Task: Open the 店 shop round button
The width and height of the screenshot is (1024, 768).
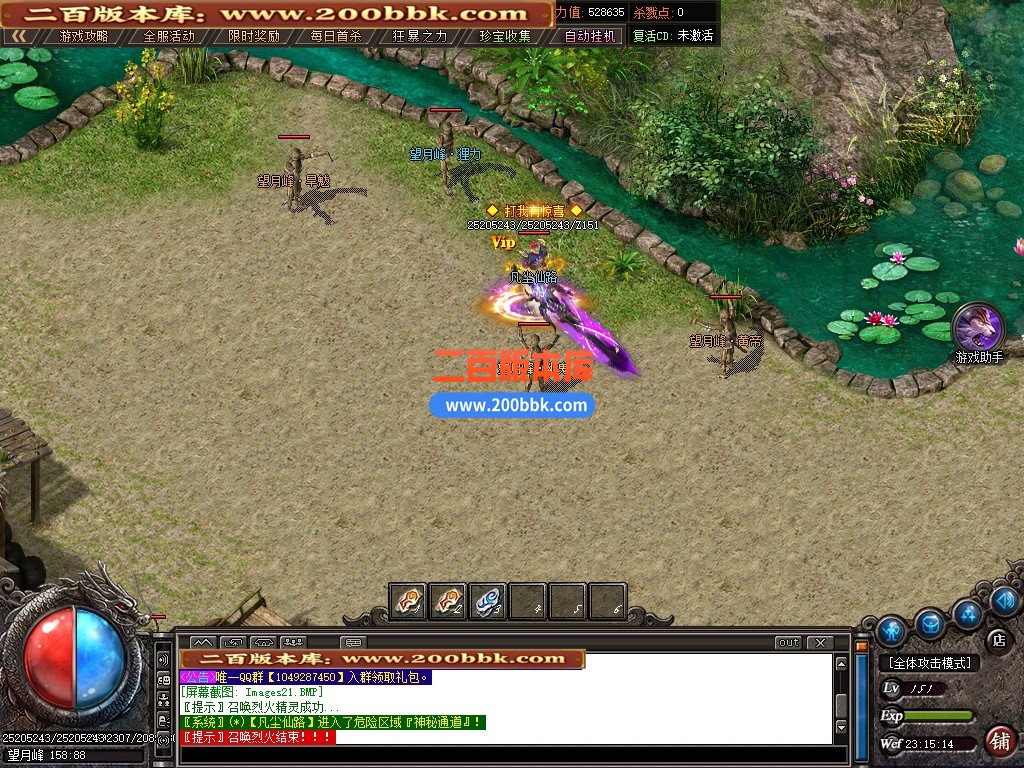Action: click(997, 639)
